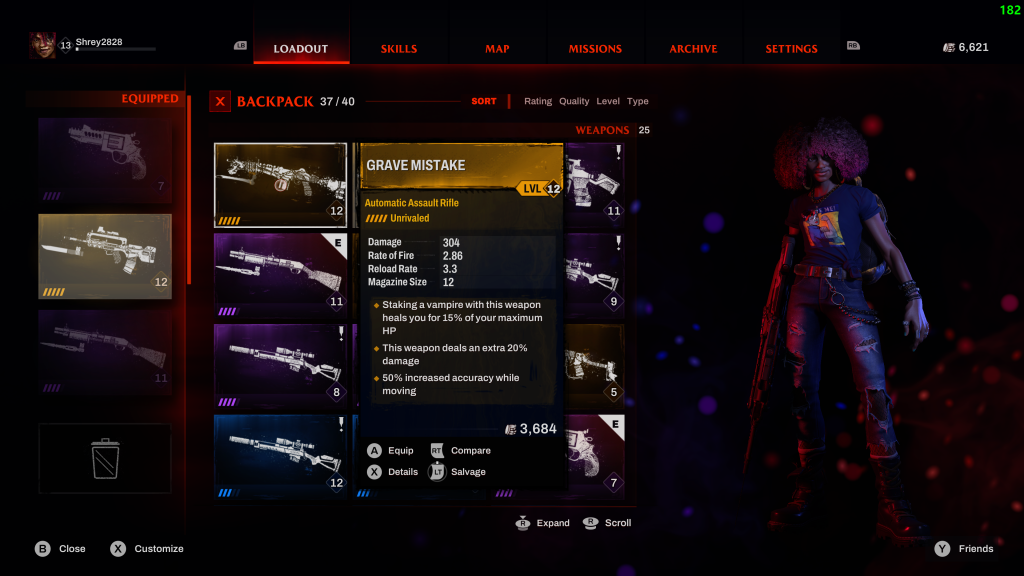Open the Map tab
Image resolution: width=1024 pixels, height=576 pixels.
coord(497,49)
